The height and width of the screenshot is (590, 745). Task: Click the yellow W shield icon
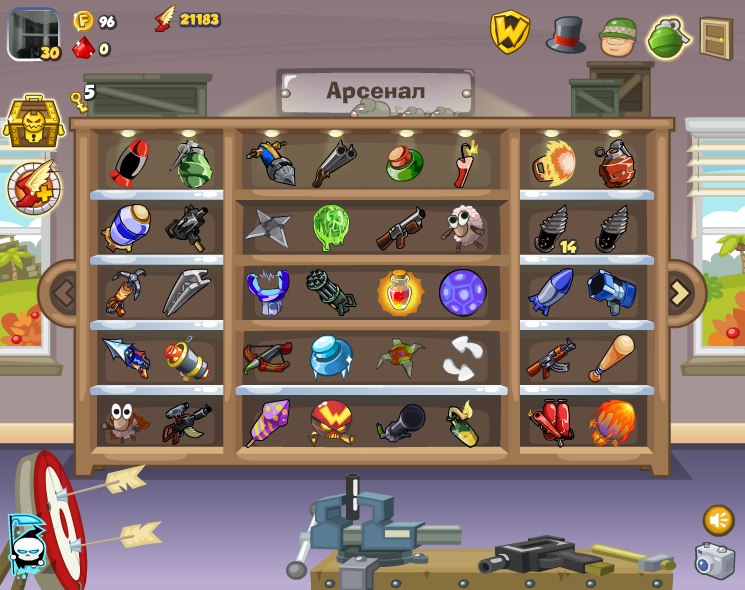pos(510,33)
